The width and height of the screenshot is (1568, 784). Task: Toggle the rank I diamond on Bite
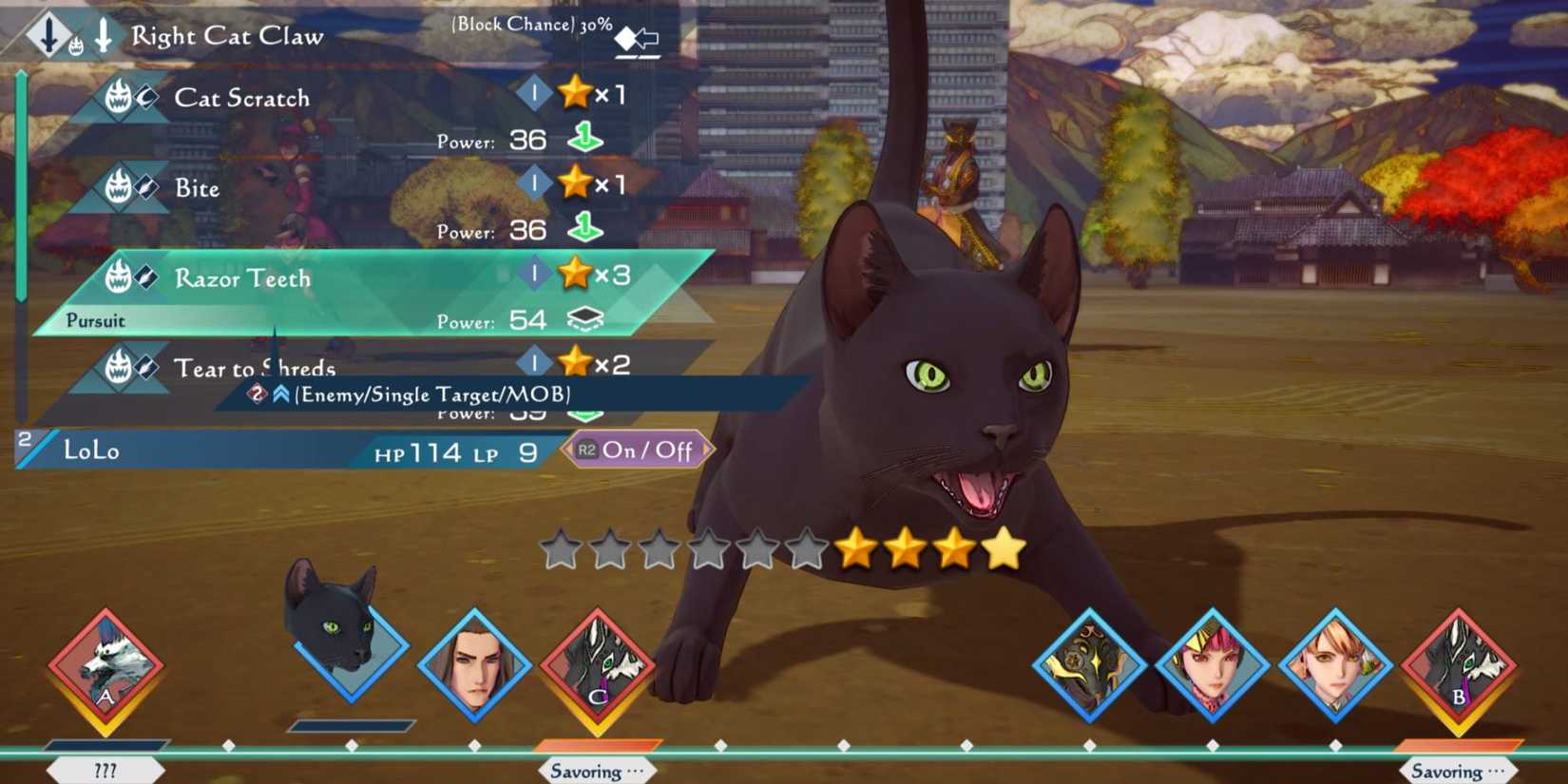click(534, 182)
